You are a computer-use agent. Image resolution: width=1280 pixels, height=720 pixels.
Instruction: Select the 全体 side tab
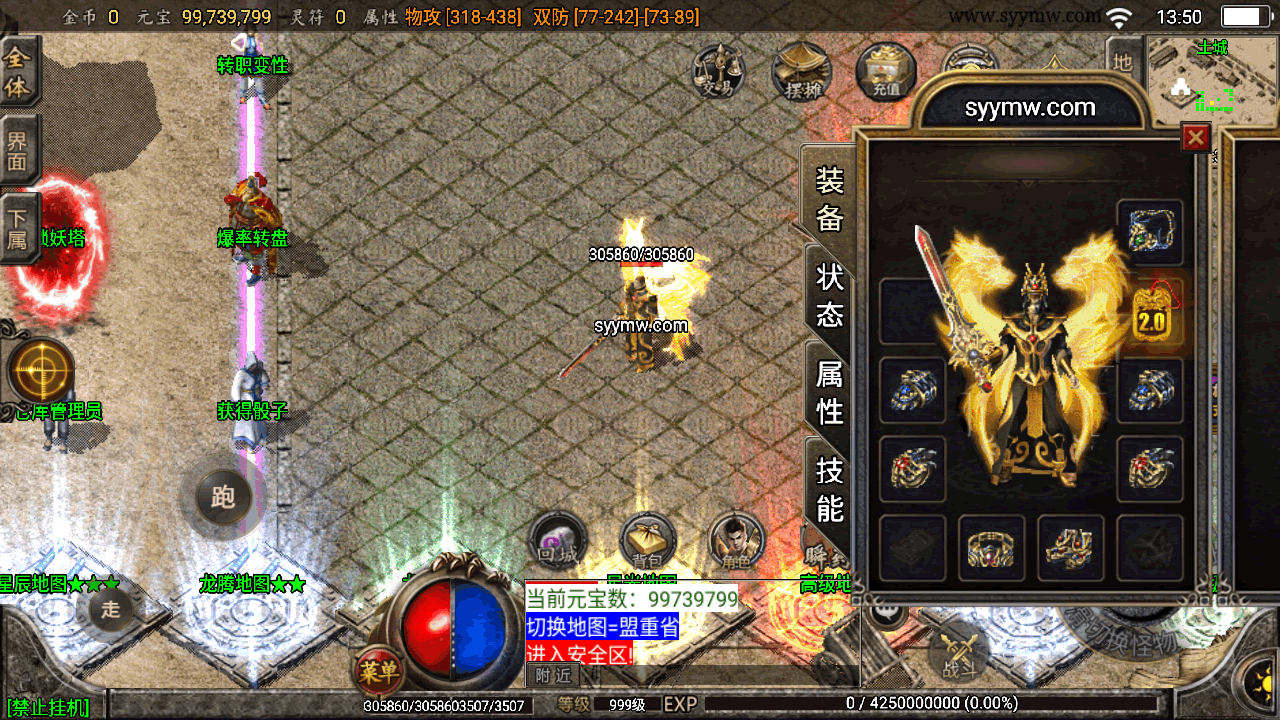[17, 73]
